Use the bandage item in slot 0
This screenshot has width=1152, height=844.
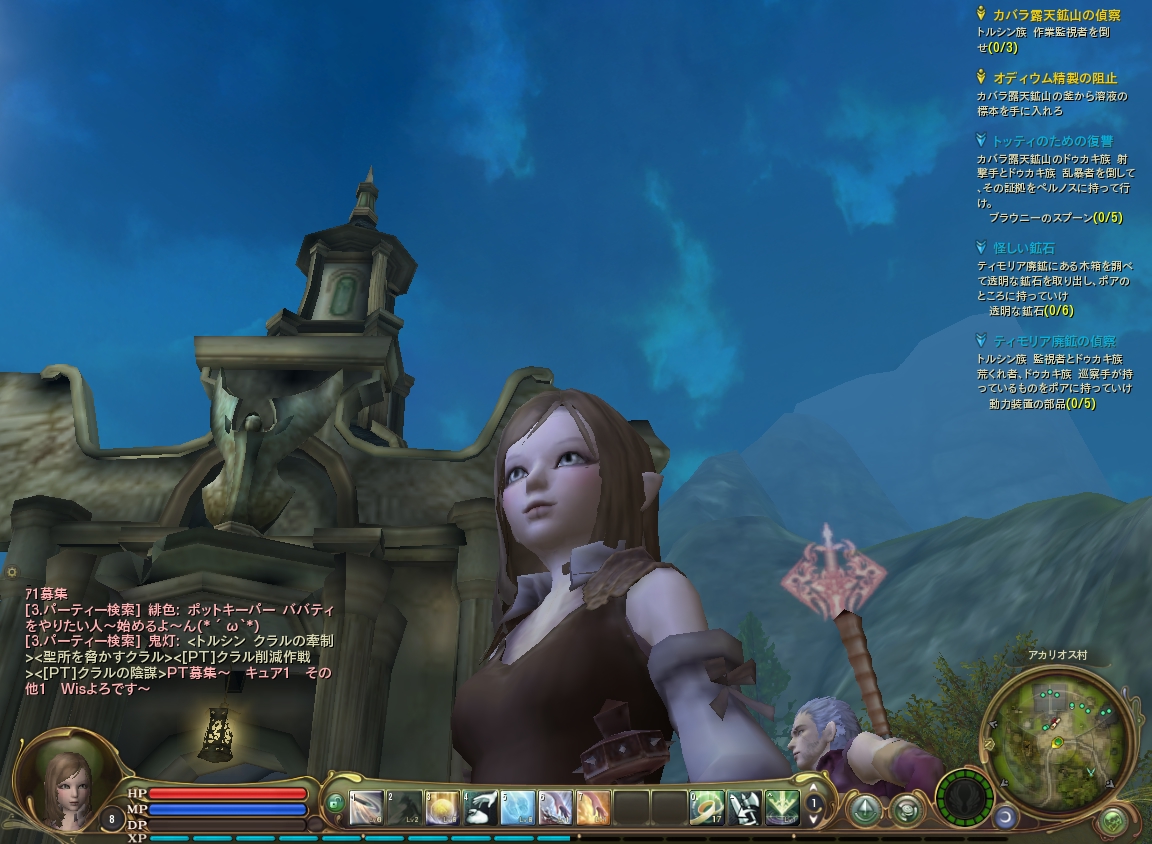(x=707, y=807)
